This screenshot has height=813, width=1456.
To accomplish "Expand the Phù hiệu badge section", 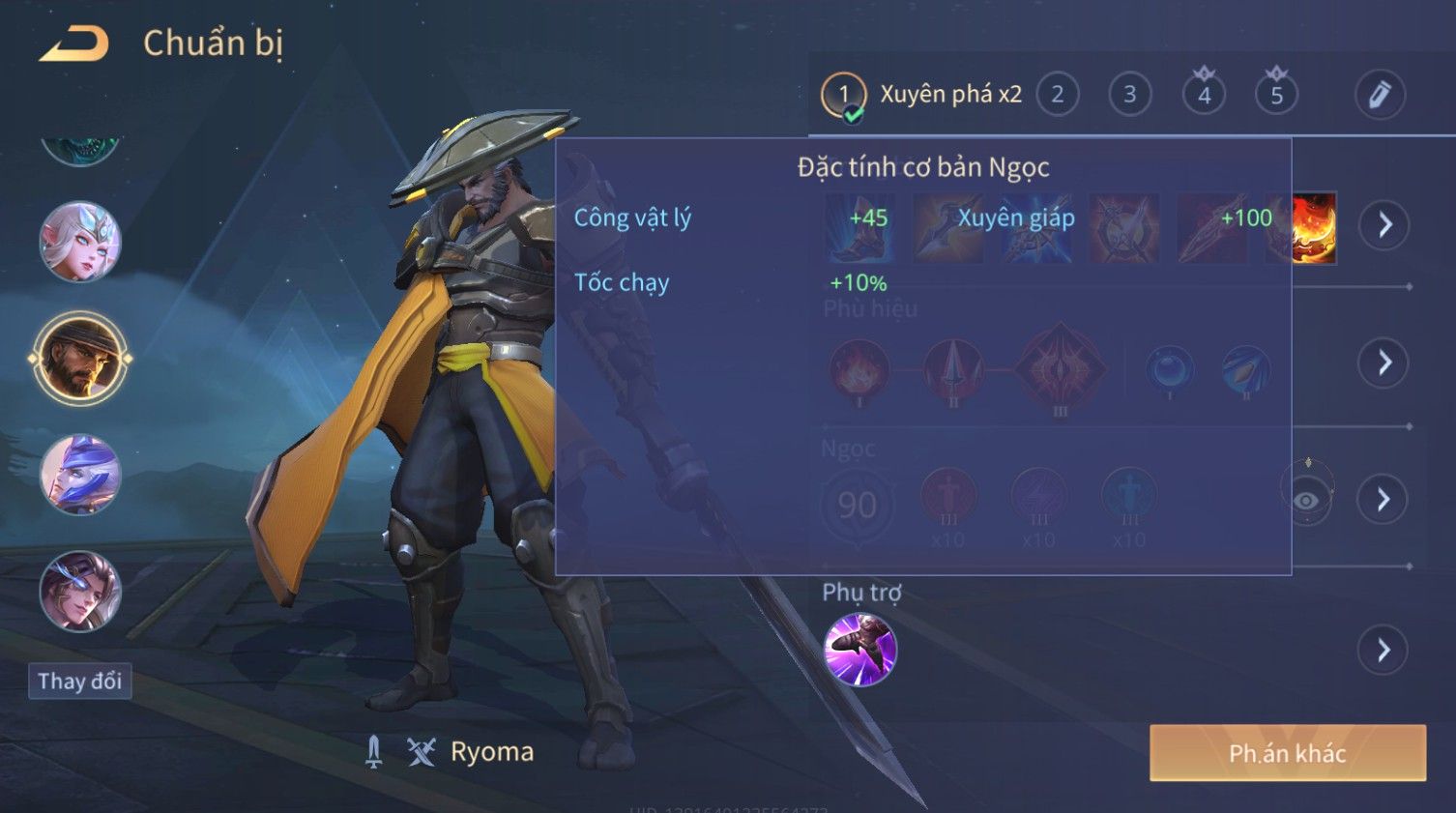I will [1384, 363].
